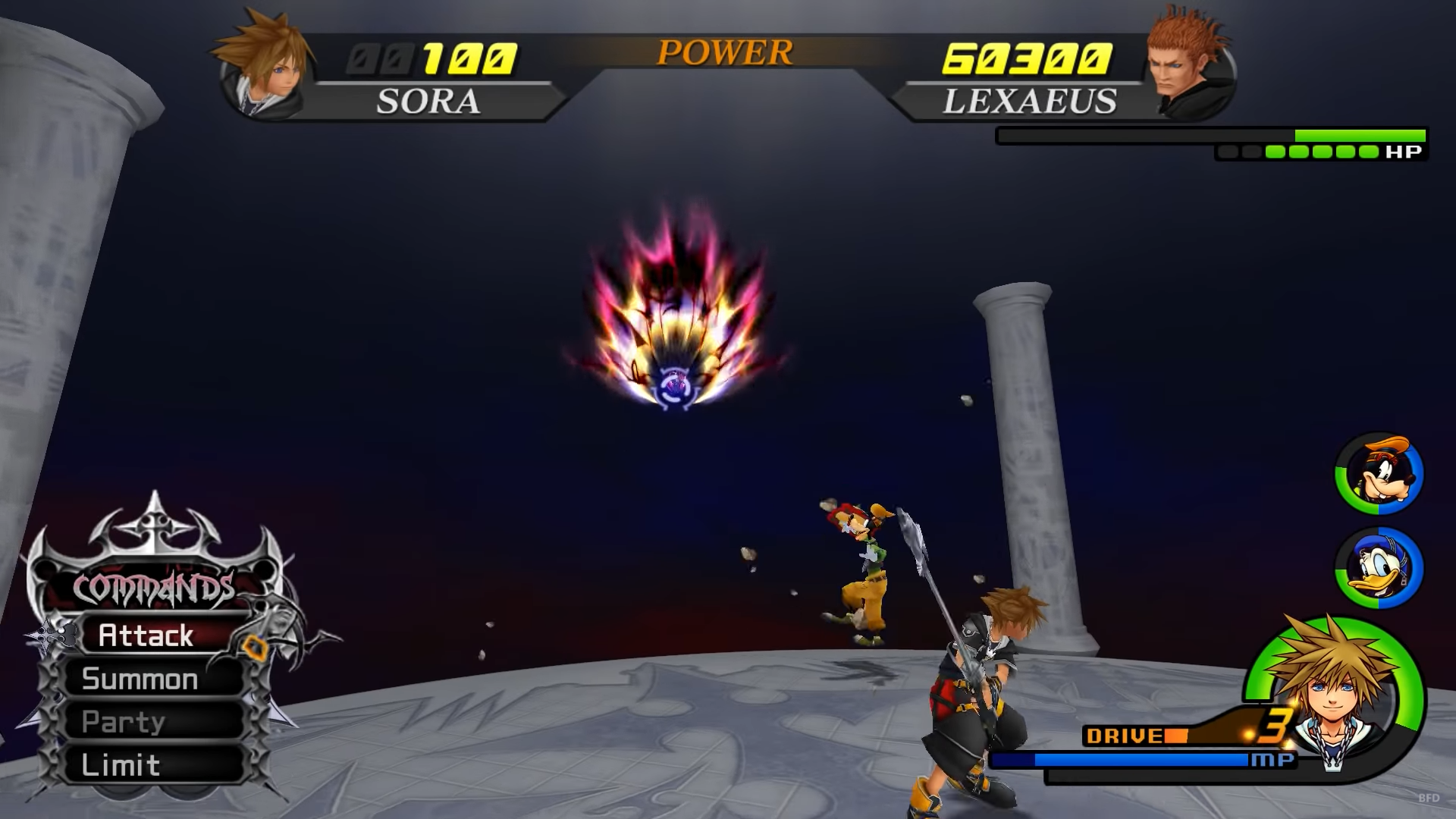This screenshot has height=819, width=1456.
Task: Click Goofy's party portrait
Action: point(1379,474)
